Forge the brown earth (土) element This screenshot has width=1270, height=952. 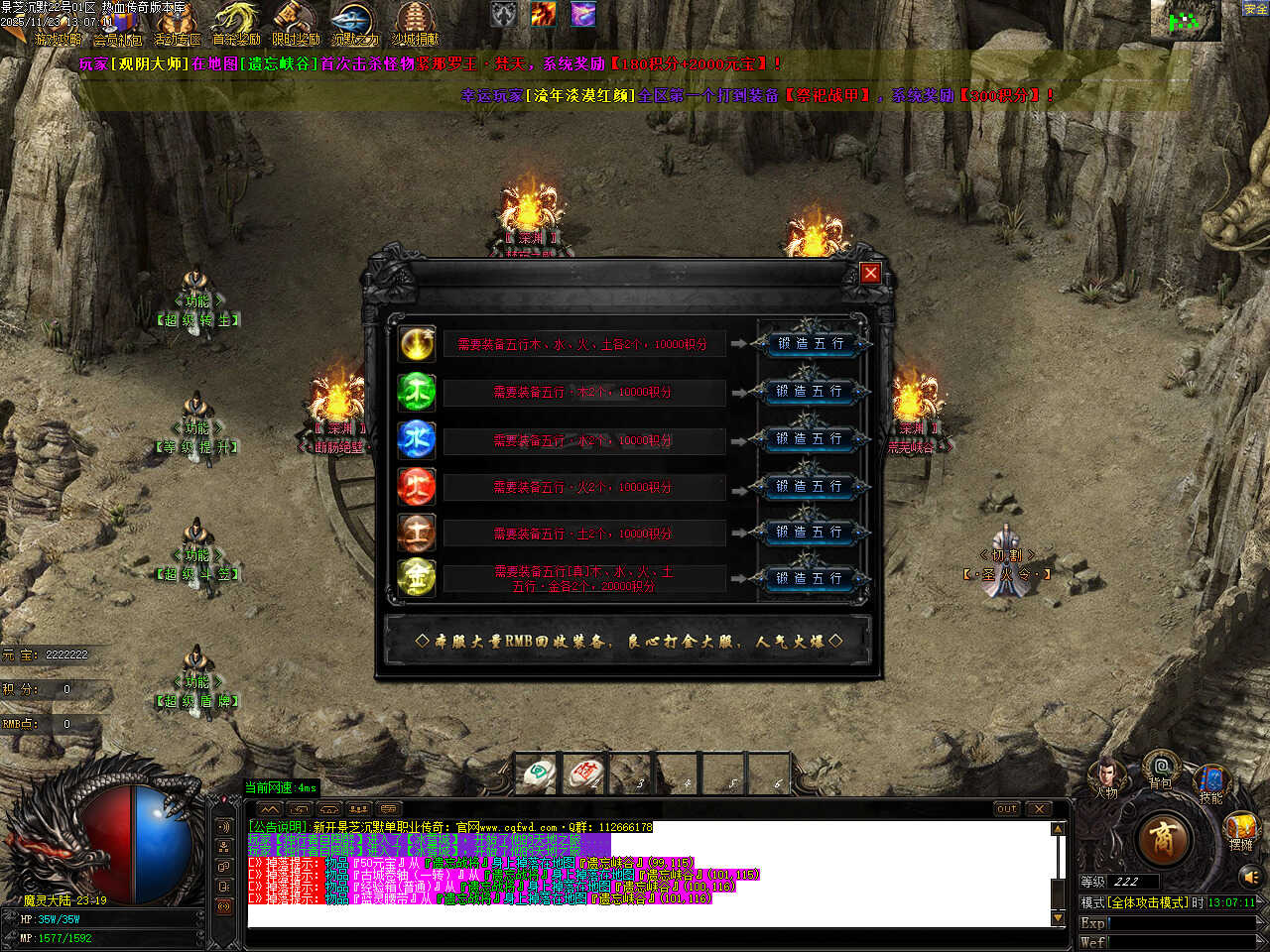[x=811, y=533]
